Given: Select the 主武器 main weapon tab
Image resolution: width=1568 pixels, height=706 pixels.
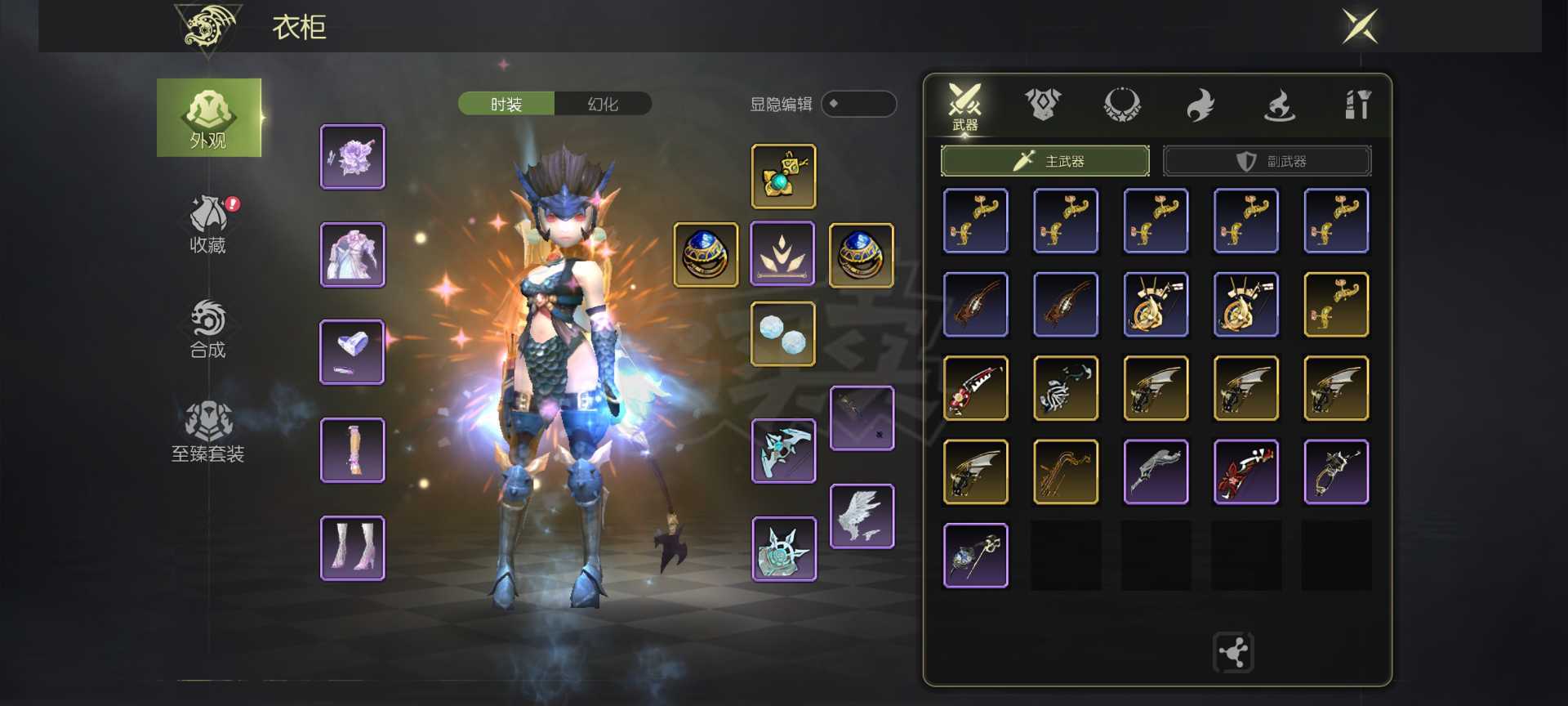Looking at the screenshot, I should pos(1045,161).
